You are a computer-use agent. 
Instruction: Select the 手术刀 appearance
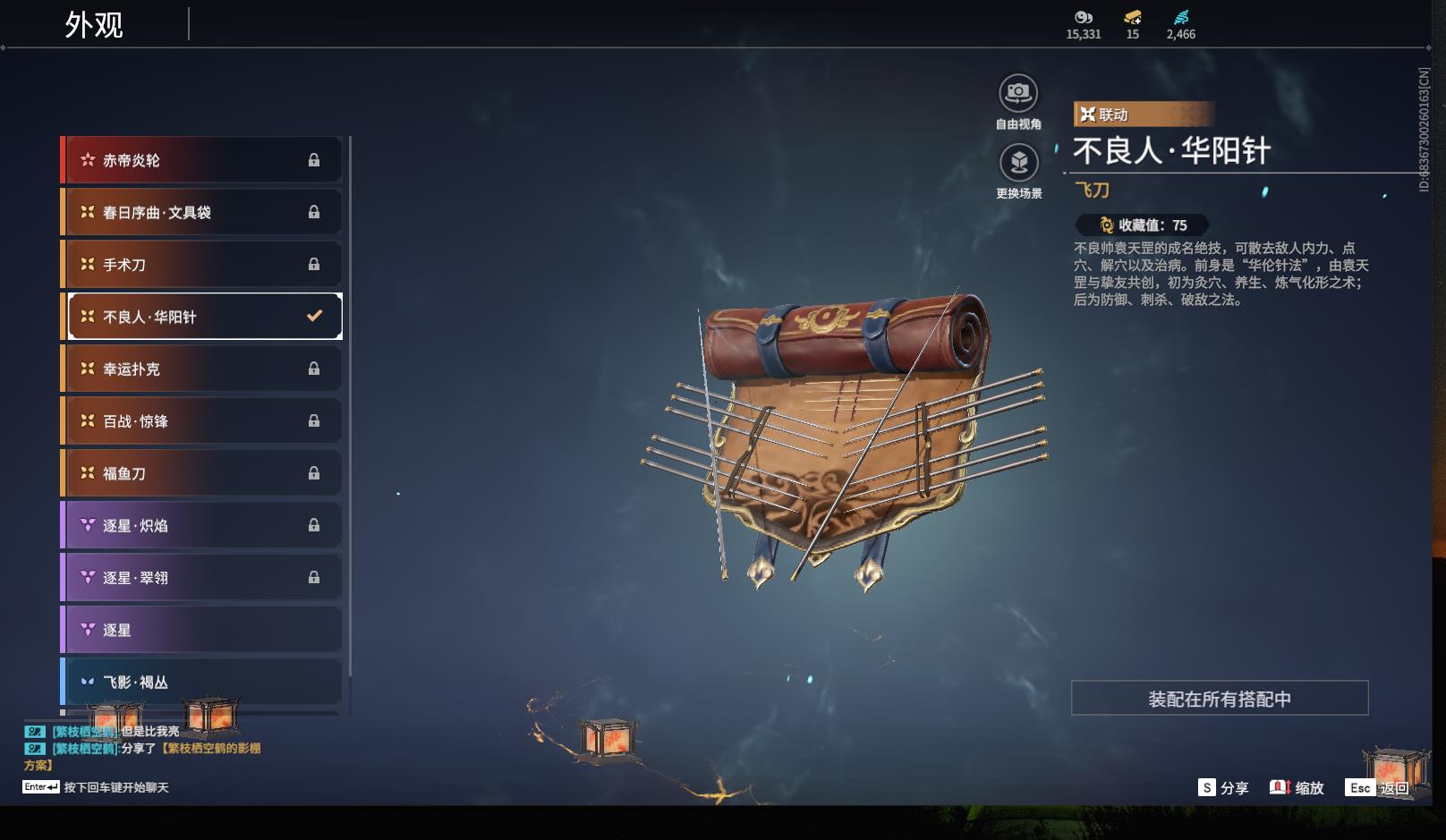click(203, 265)
